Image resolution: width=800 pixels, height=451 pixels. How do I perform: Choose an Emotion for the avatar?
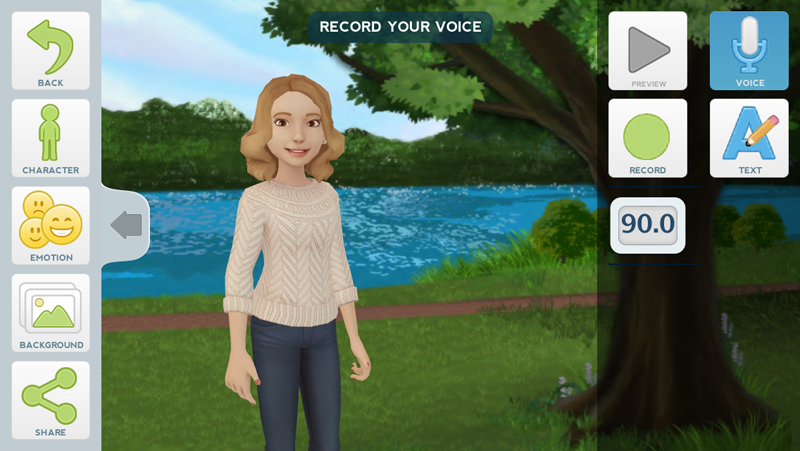coord(50,226)
